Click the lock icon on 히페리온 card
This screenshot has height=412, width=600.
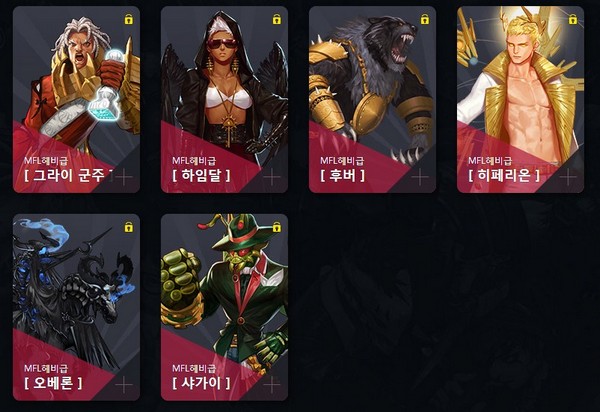click(x=572, y=19)
